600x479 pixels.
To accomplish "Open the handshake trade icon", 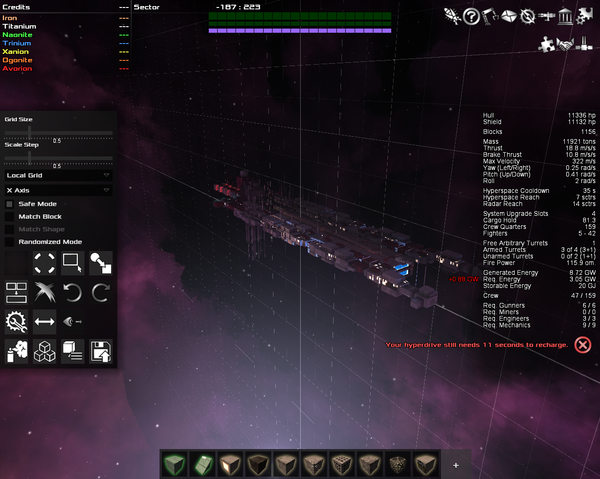I will (566, 43).
